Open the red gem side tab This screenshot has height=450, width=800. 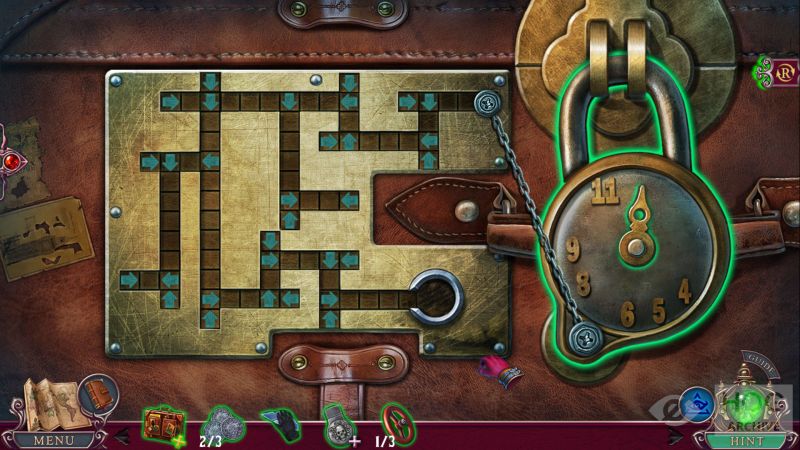[10, 160]
